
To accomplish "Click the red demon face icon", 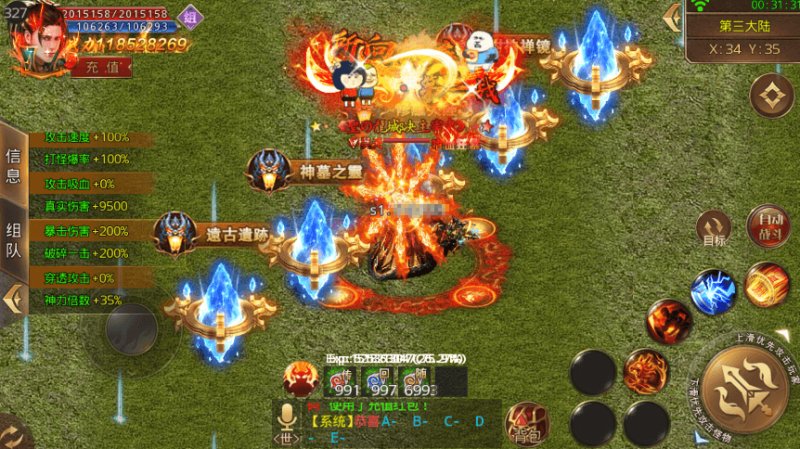I will pos(301,380).
